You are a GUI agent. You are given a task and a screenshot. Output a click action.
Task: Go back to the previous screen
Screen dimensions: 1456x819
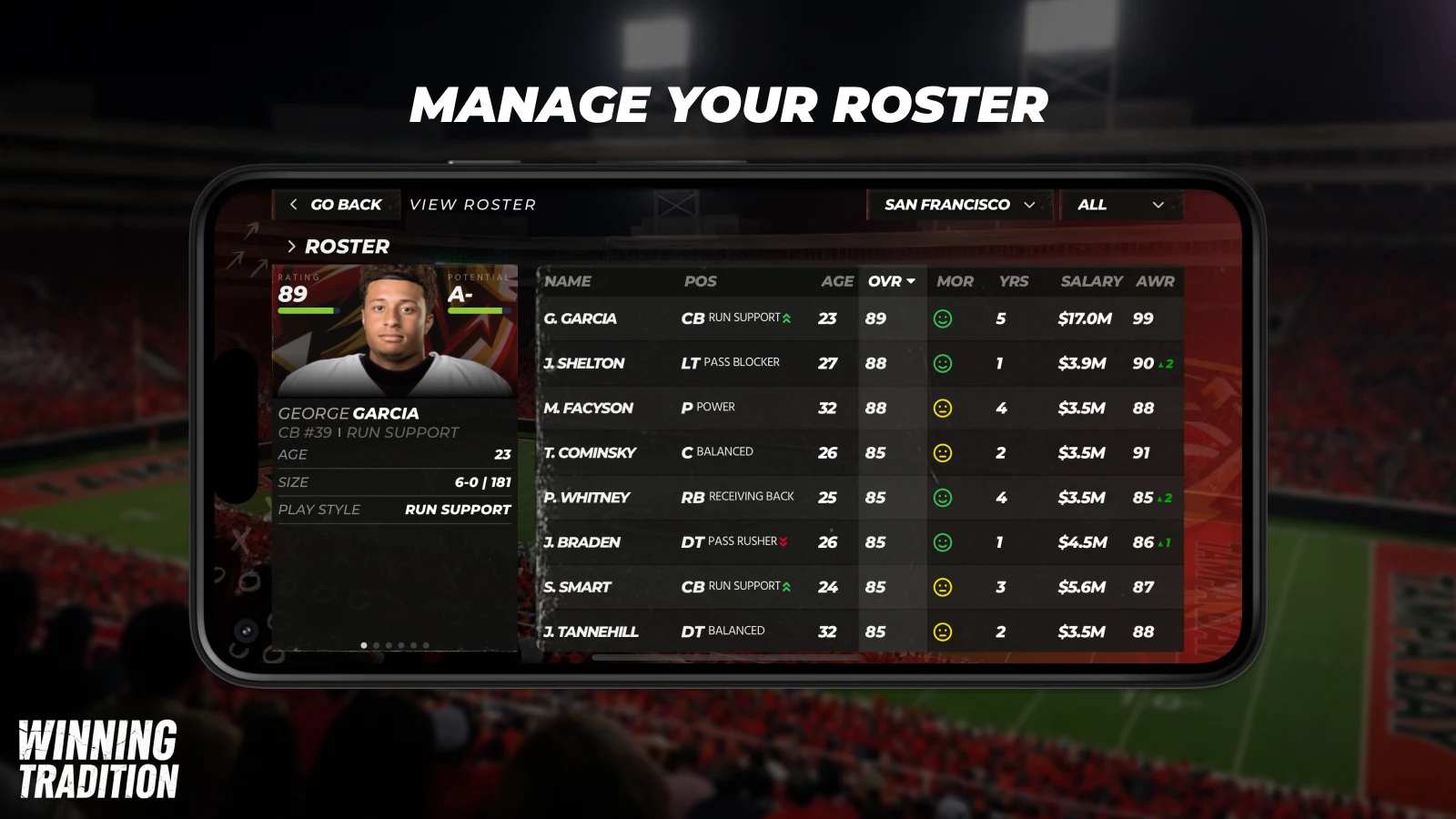pyautogui.click(x=336, y=205)
